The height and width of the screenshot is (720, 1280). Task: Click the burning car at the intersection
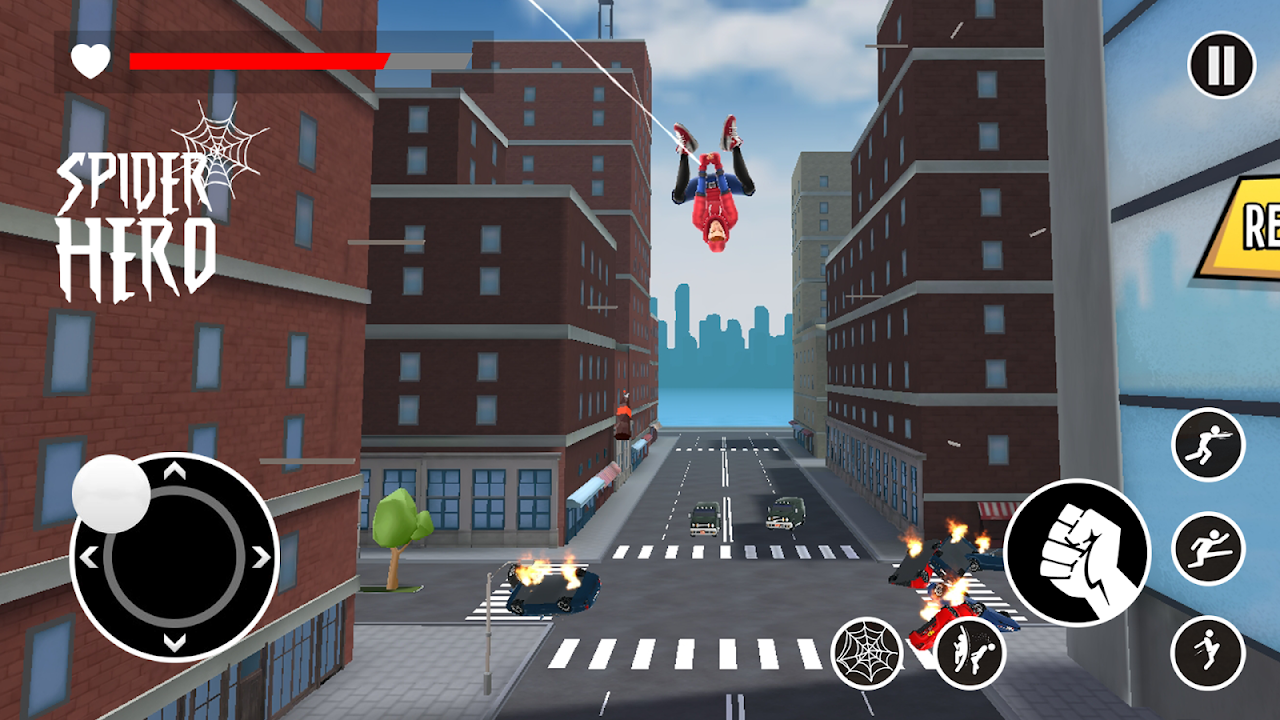[x=552, y=590]
